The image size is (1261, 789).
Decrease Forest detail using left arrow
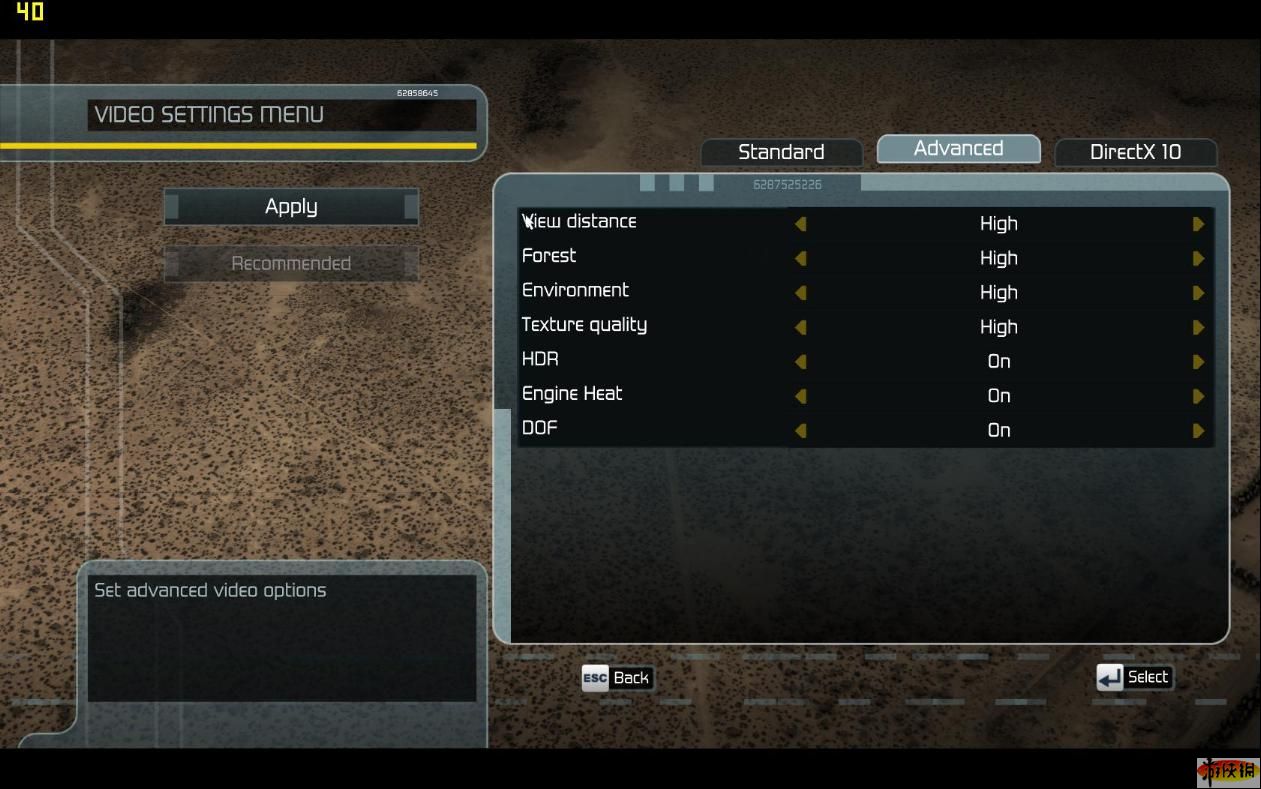(800, 258)
